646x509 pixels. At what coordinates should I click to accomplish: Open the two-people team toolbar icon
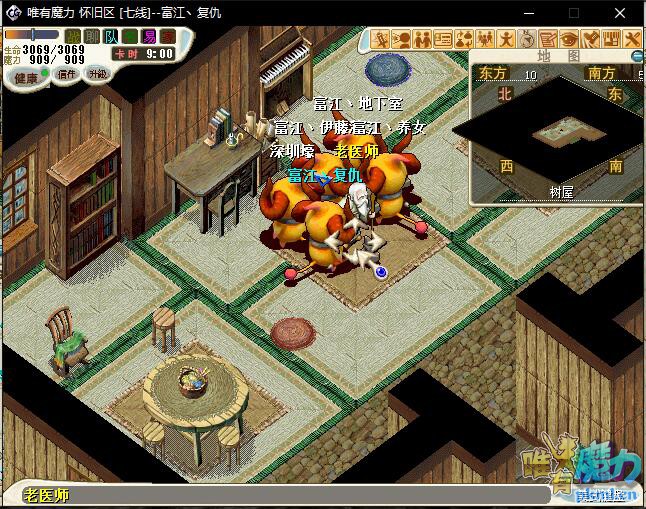(421, 39)
